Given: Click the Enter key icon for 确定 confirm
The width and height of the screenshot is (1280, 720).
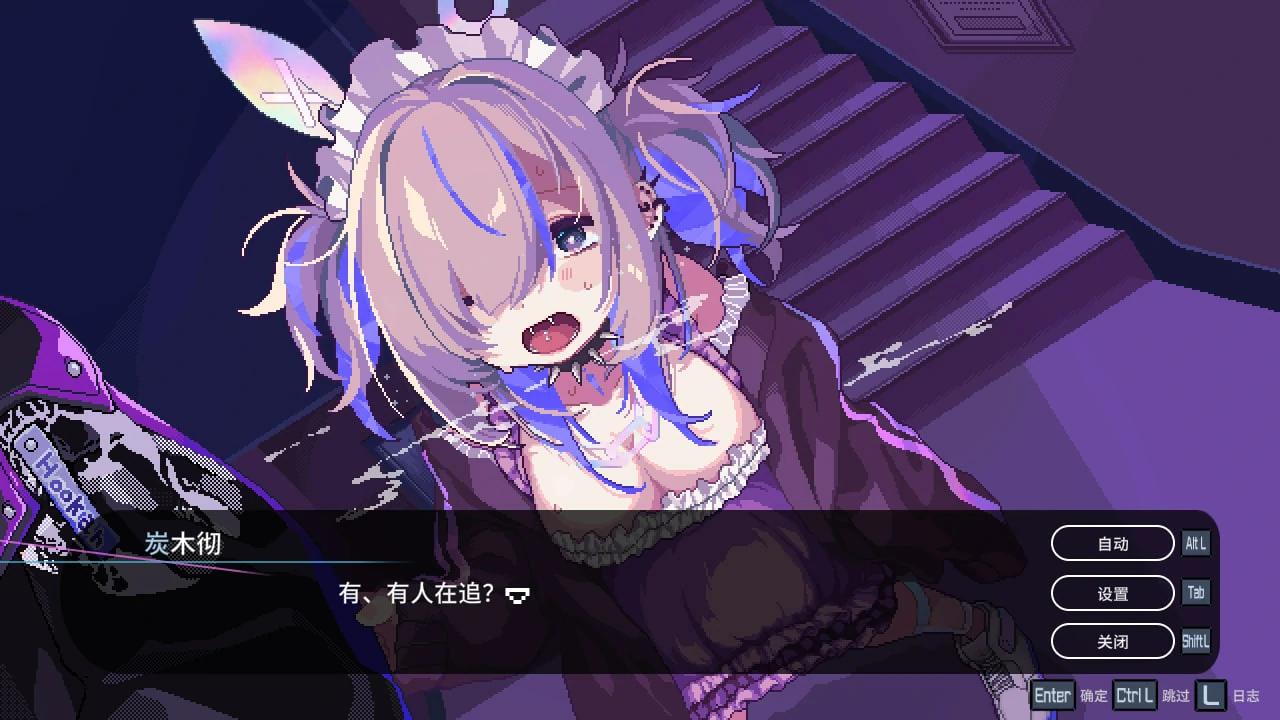Looking at the screenshot, I should (1052, 695).
